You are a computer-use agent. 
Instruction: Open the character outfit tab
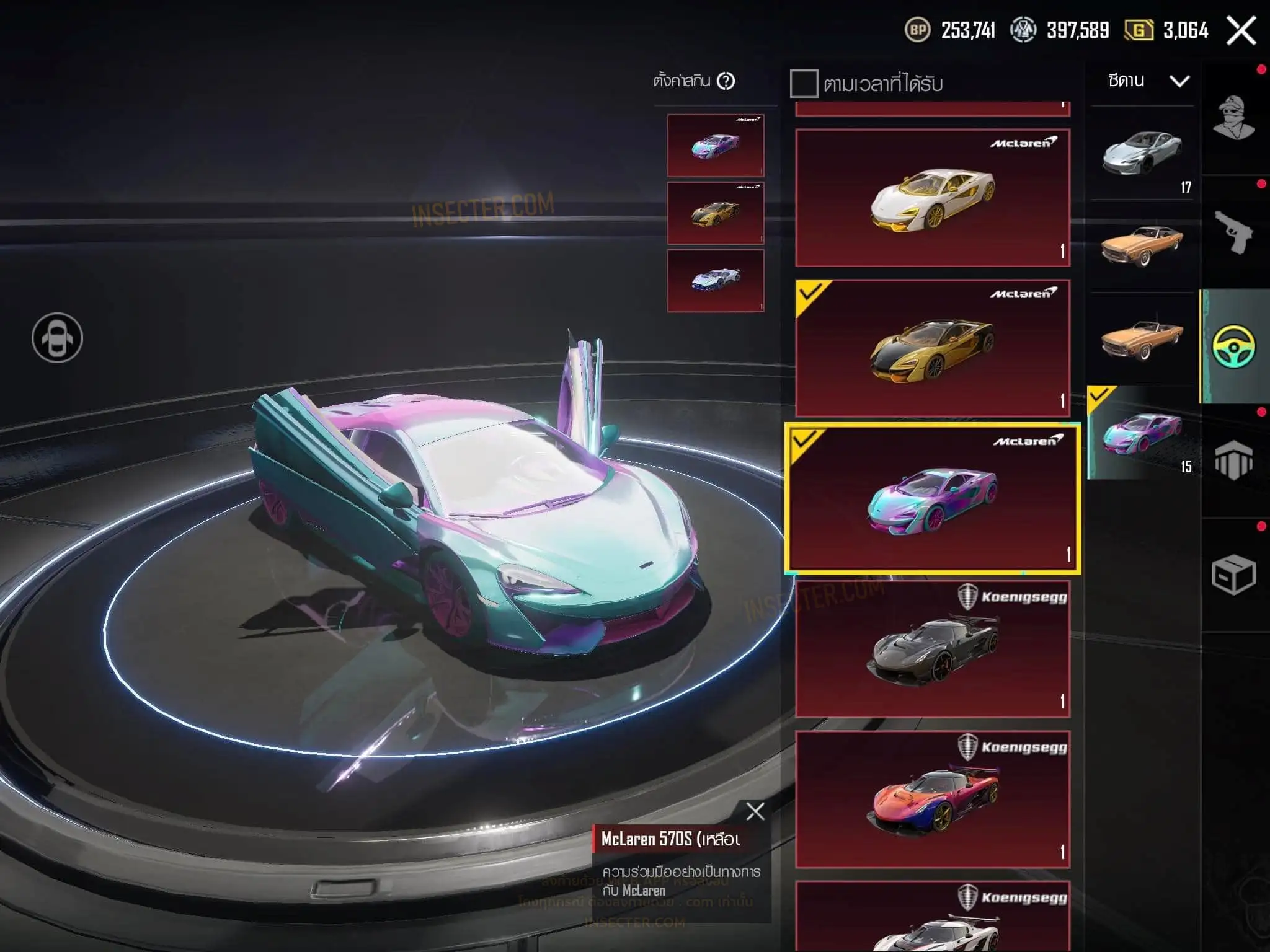pos(1234,118)
